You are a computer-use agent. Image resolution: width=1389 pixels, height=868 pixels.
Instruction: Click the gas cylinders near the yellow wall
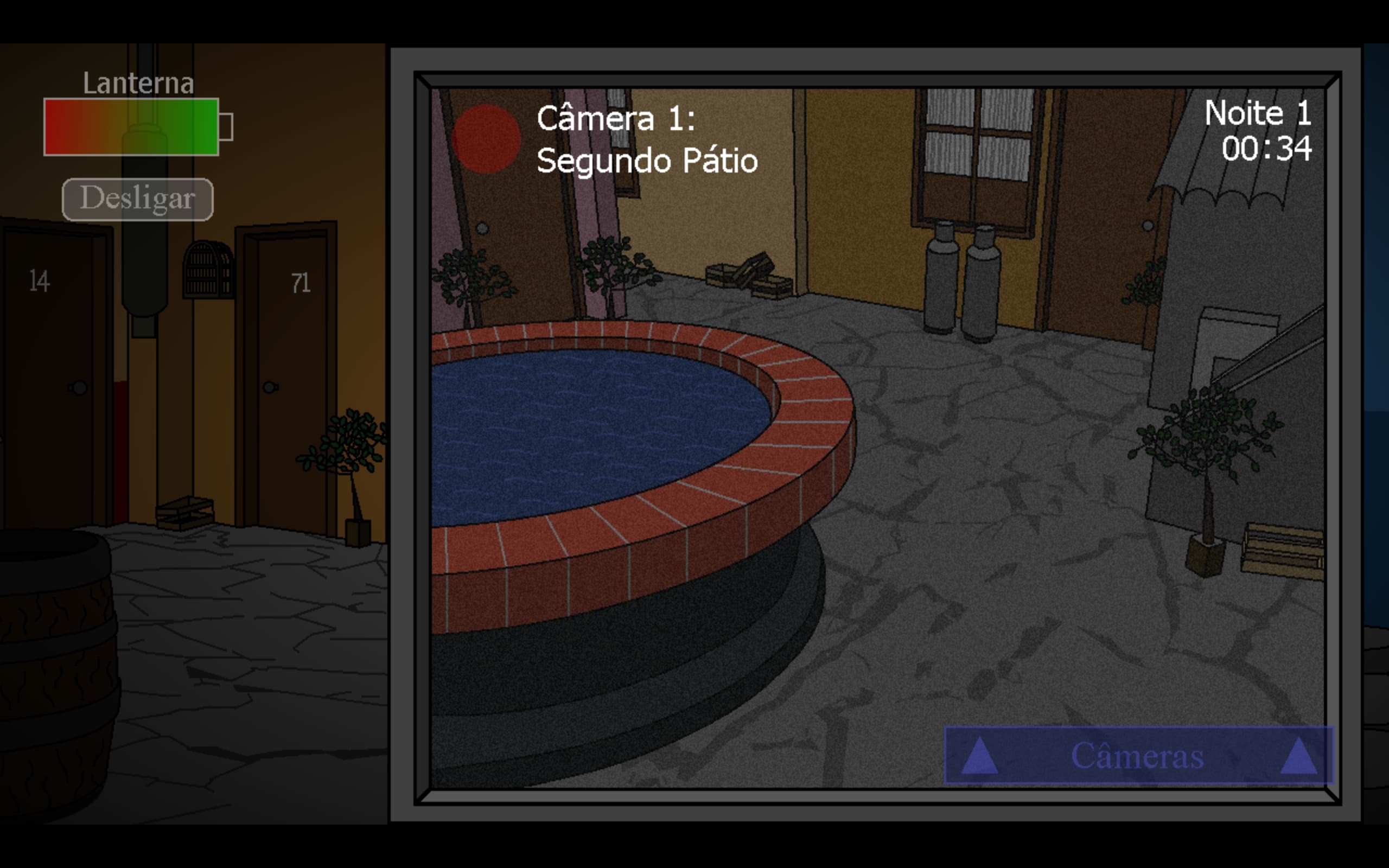[x=964, y=282]
